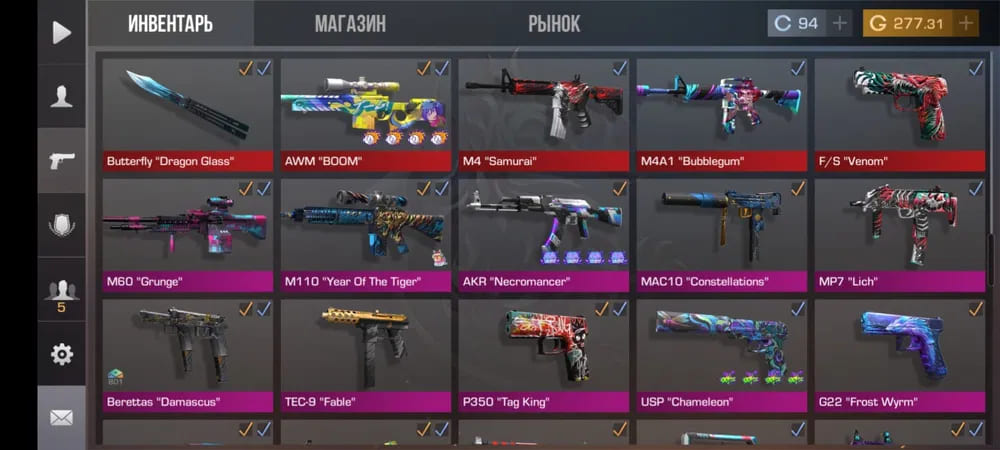Open the clan shield icon

pyautogui.click(x=62, y=224)
